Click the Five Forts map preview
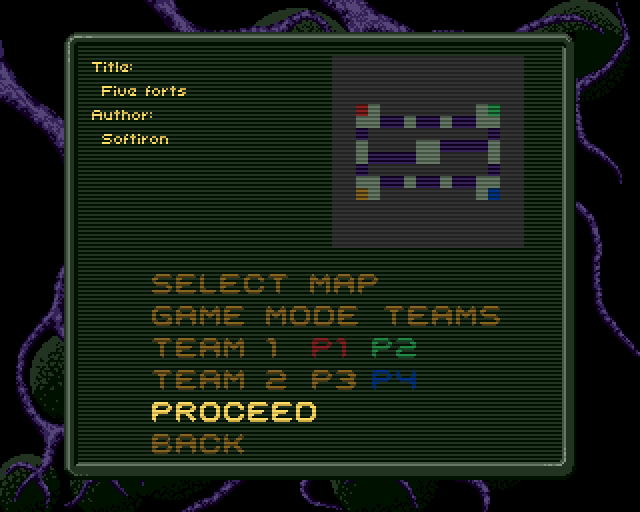This screenshot has width=640, height=512. point(428,151)
